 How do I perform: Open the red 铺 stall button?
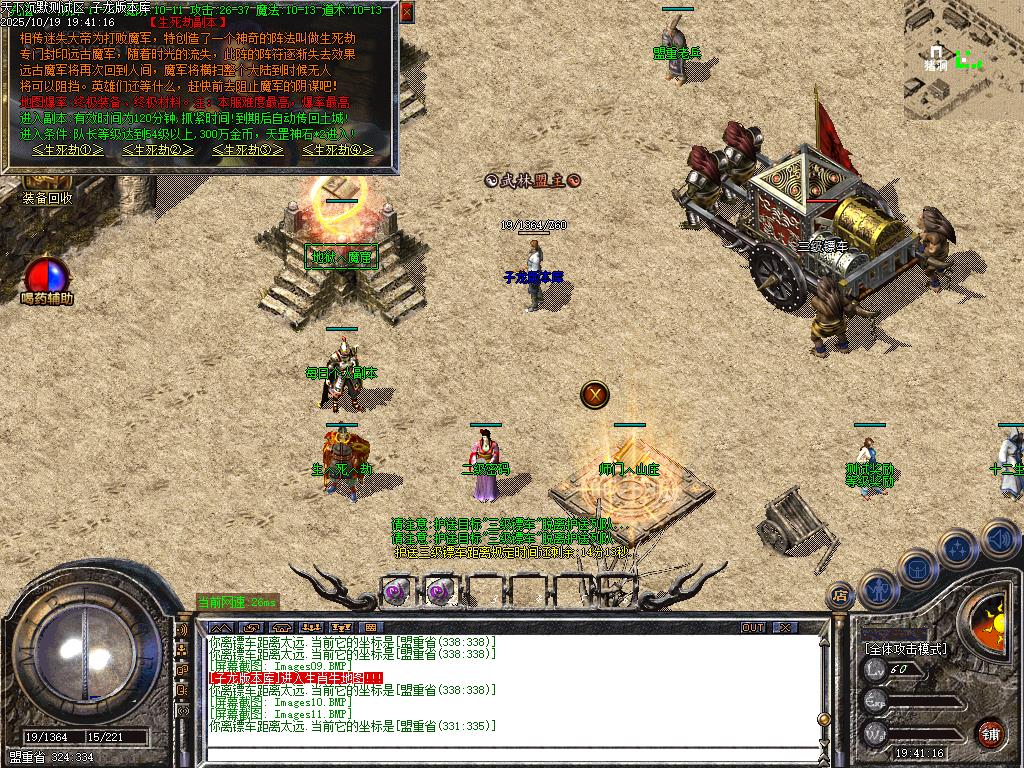[991, 733]
